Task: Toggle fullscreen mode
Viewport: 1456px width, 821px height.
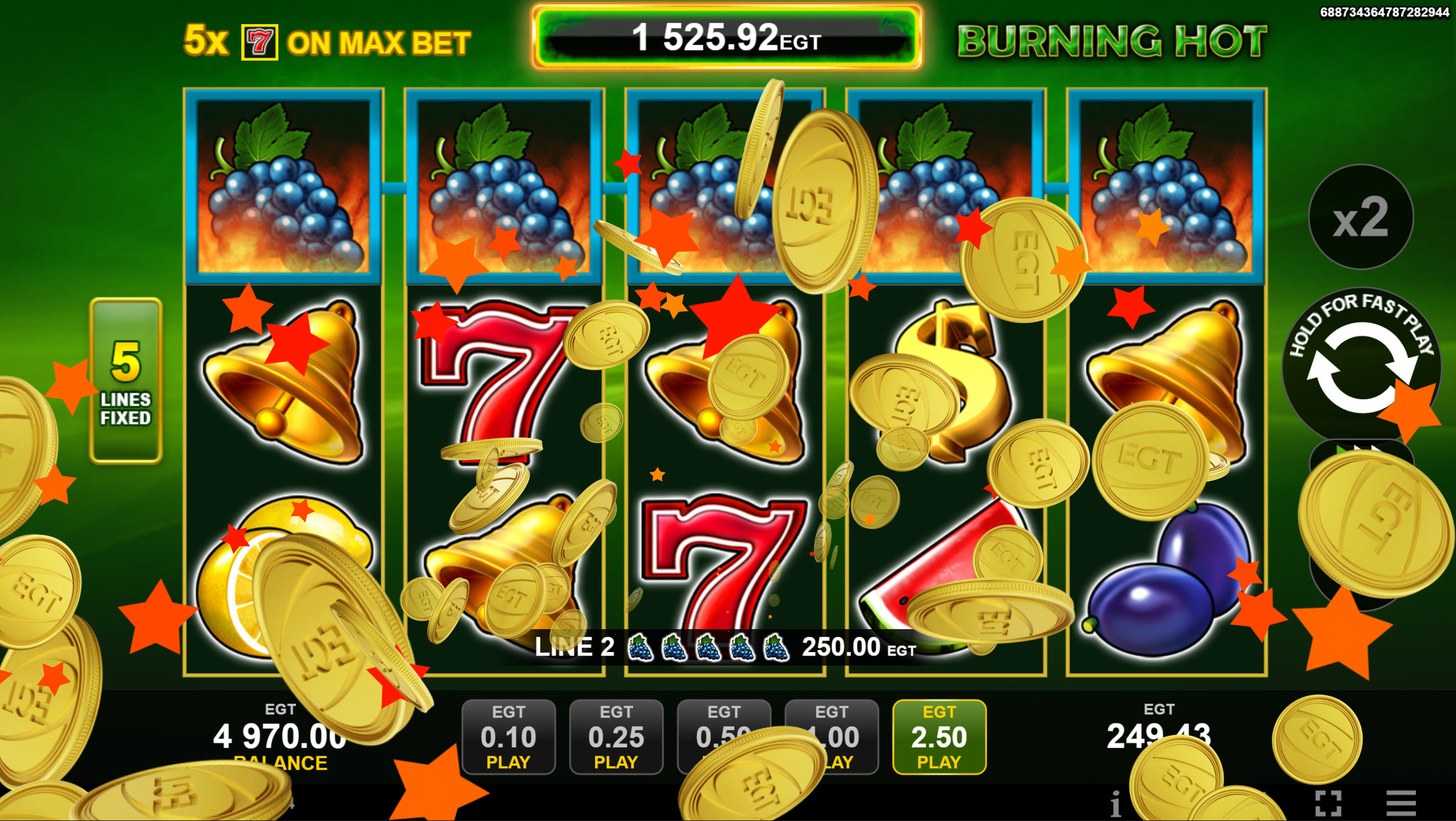Action: pos(1328,803)
